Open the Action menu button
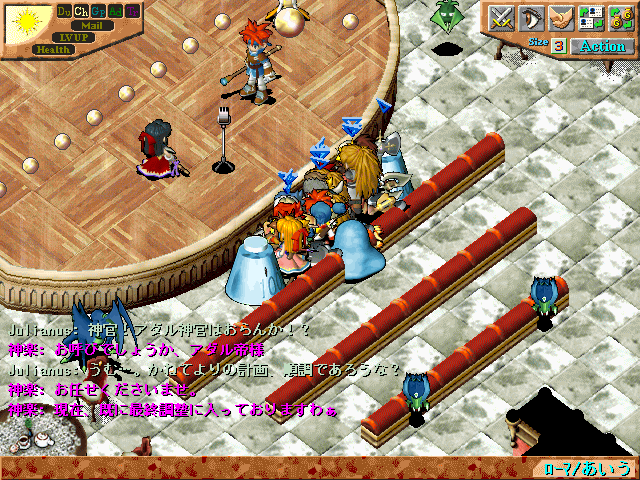Viewport: 640px width, 480px height. [602, 46]
